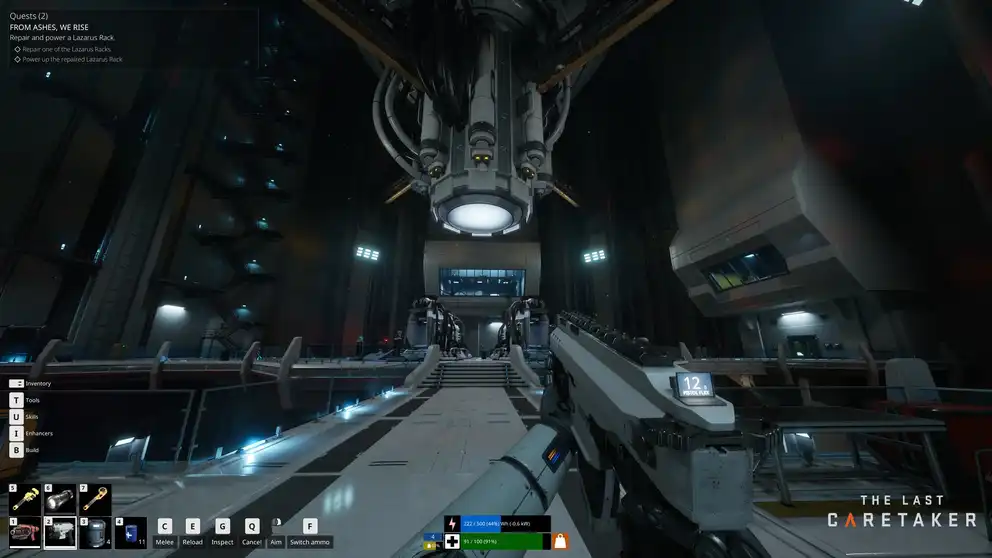The image size is (992, 558).
Task: Open the From Ashes, We Rise quest
Action: 49,27
